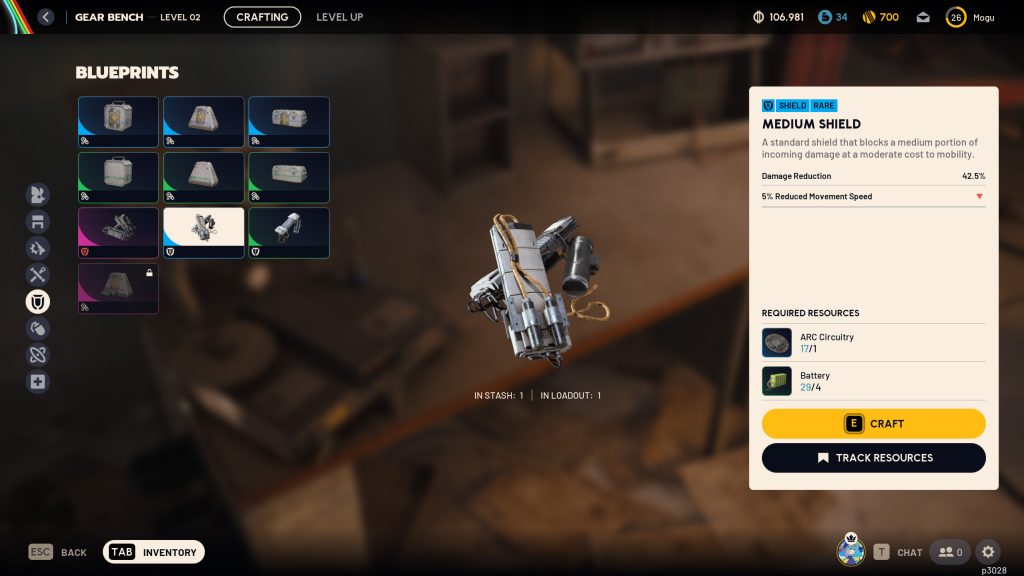The width and height of the screenshot is (1024, 576).
Task: Select the shield category in the sidebar
Action: coord(37,301)
